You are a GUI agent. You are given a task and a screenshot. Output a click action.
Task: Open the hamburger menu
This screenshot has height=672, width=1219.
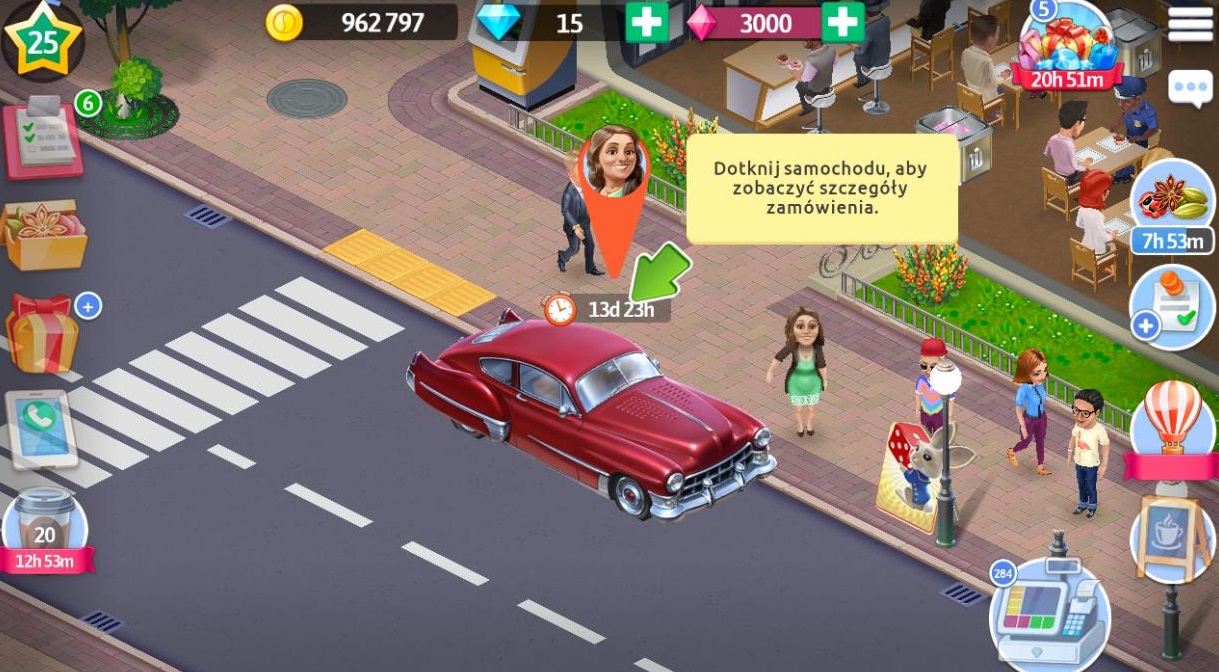(1189, 23)
